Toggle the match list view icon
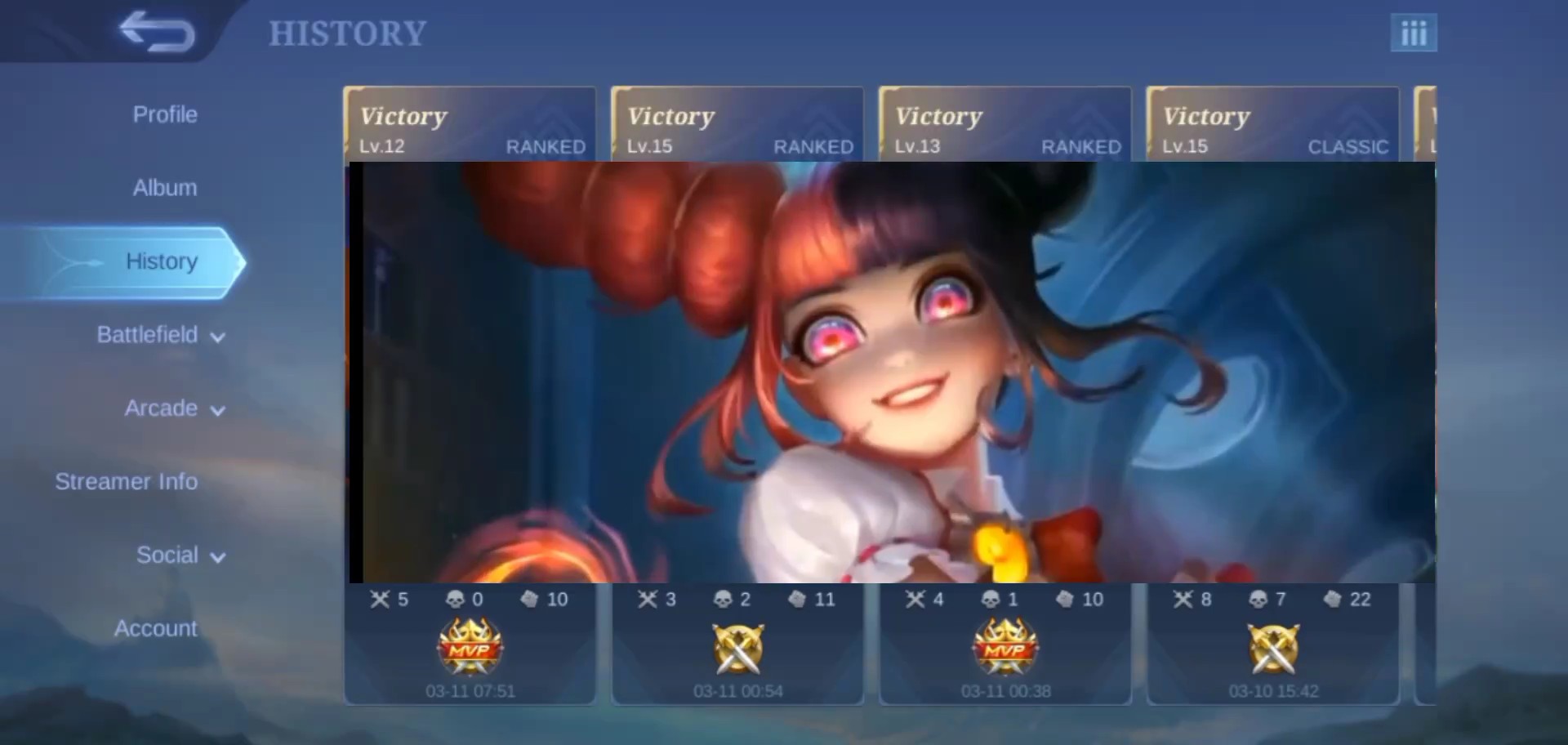This screenshot has height=745, width=1568. tap(1414, 33)
